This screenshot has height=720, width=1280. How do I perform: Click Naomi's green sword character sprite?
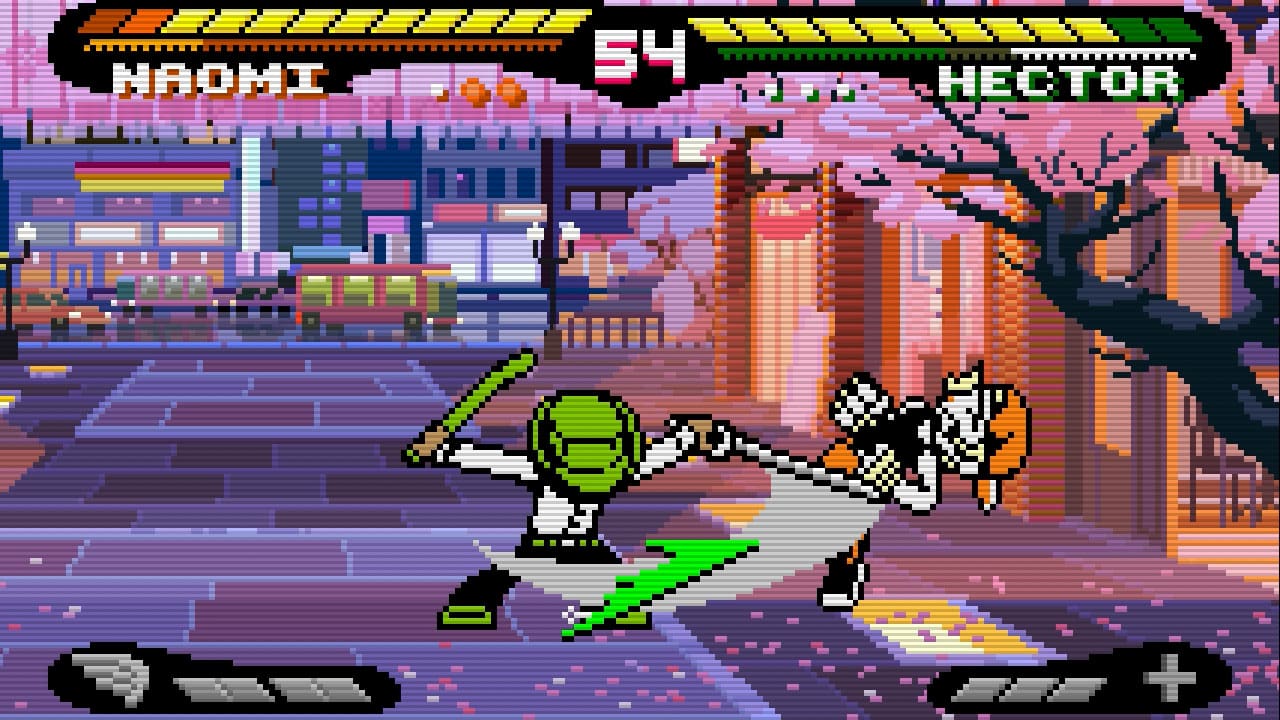[580, 470]
